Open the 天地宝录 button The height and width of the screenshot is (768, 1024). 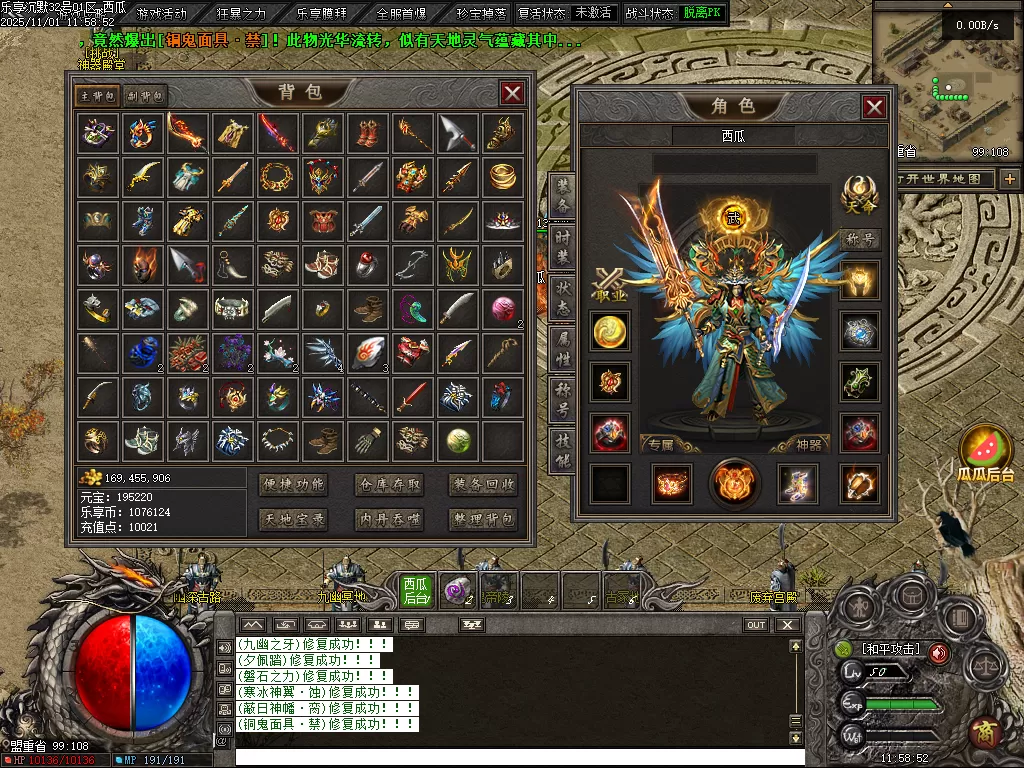click(293, 519)
